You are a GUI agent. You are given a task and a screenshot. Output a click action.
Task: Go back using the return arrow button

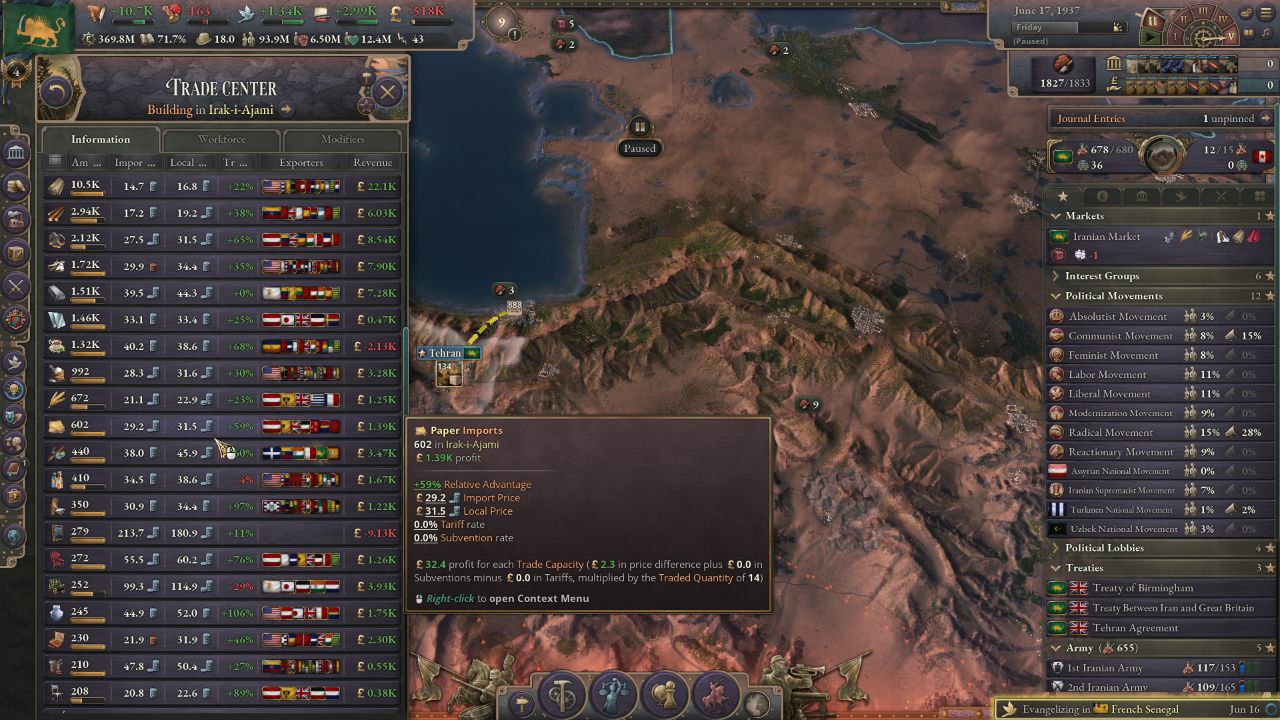(57, 93)
